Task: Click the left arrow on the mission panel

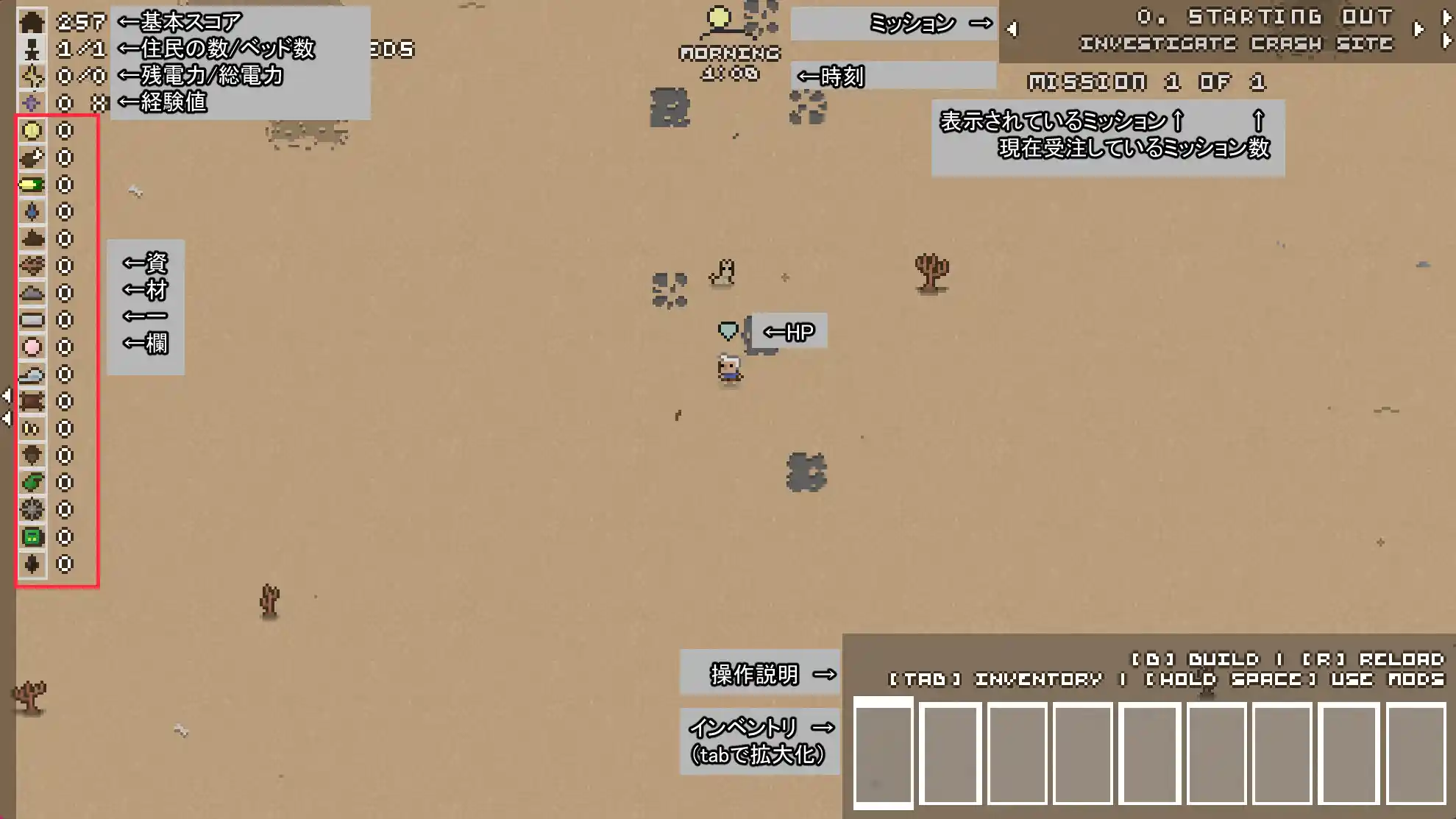Action: 1012,29
